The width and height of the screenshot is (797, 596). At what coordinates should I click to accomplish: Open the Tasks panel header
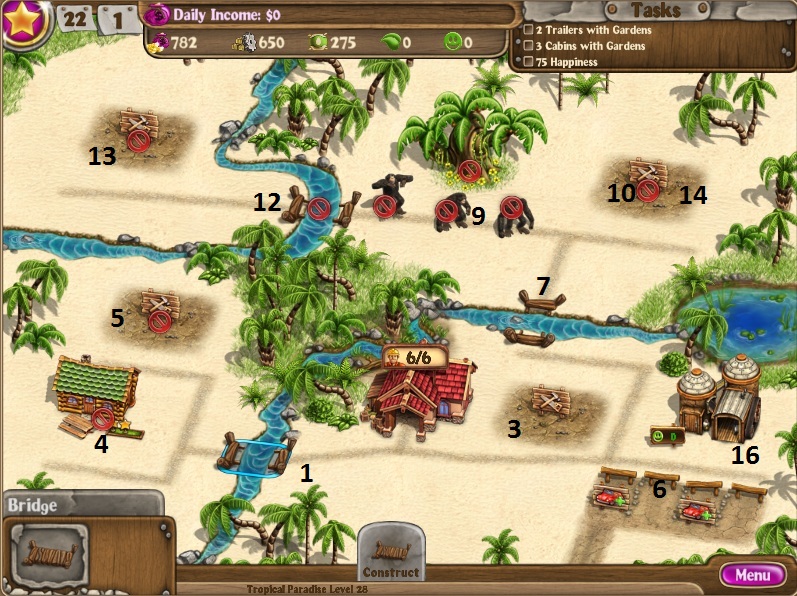(x=657, y=10)
